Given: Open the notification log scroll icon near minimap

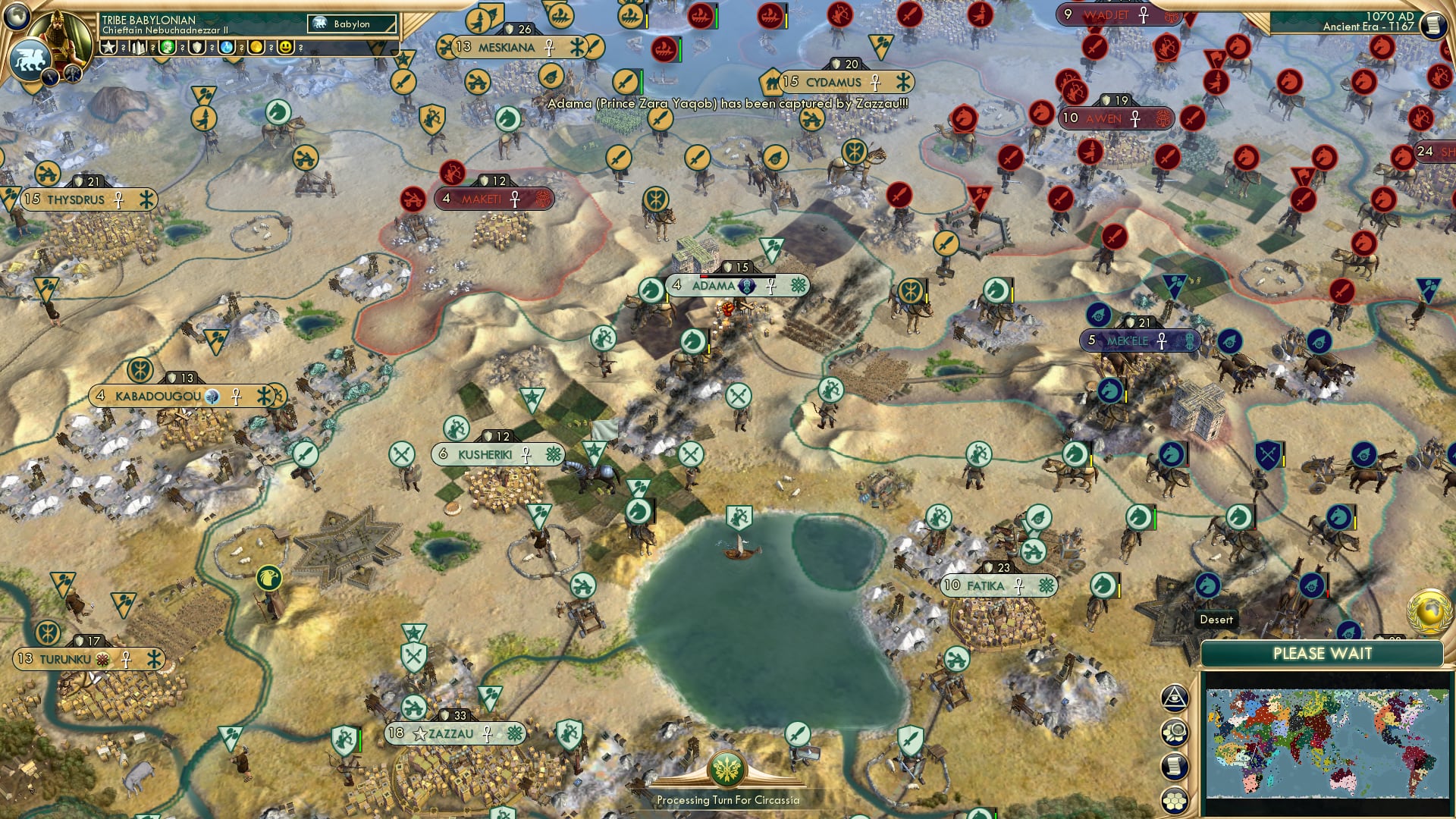Looking at the screenshot, I should point(1174,764).
